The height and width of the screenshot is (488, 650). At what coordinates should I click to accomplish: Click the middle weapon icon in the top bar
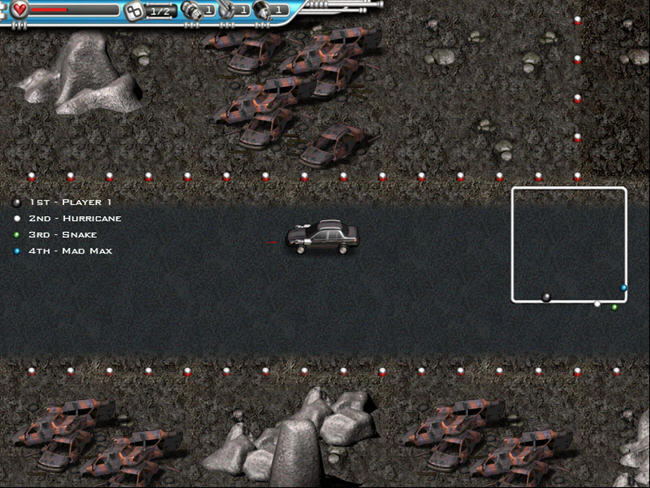[228, 11]
